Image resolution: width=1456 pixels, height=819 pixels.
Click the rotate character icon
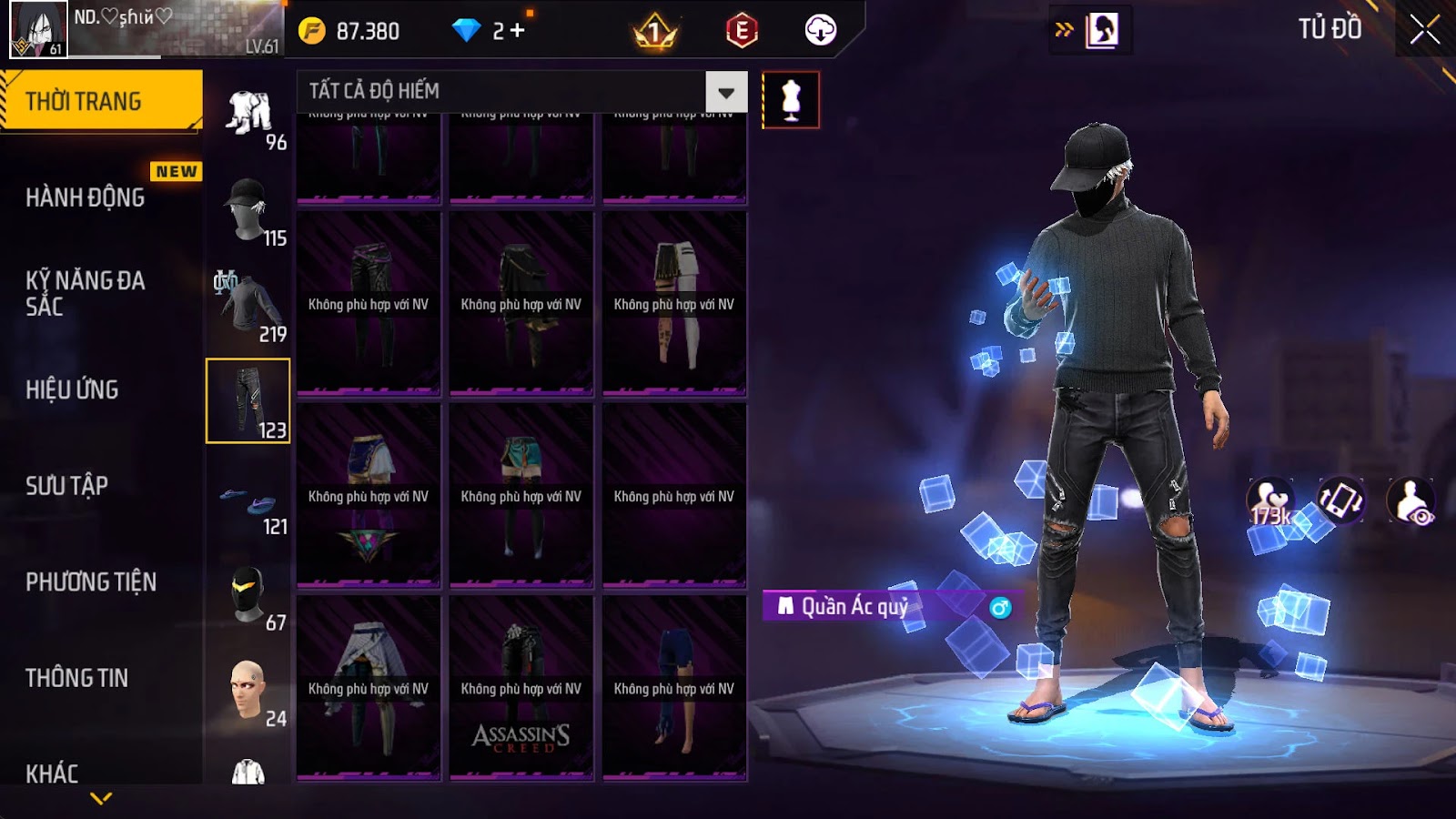click(1340, 500)
